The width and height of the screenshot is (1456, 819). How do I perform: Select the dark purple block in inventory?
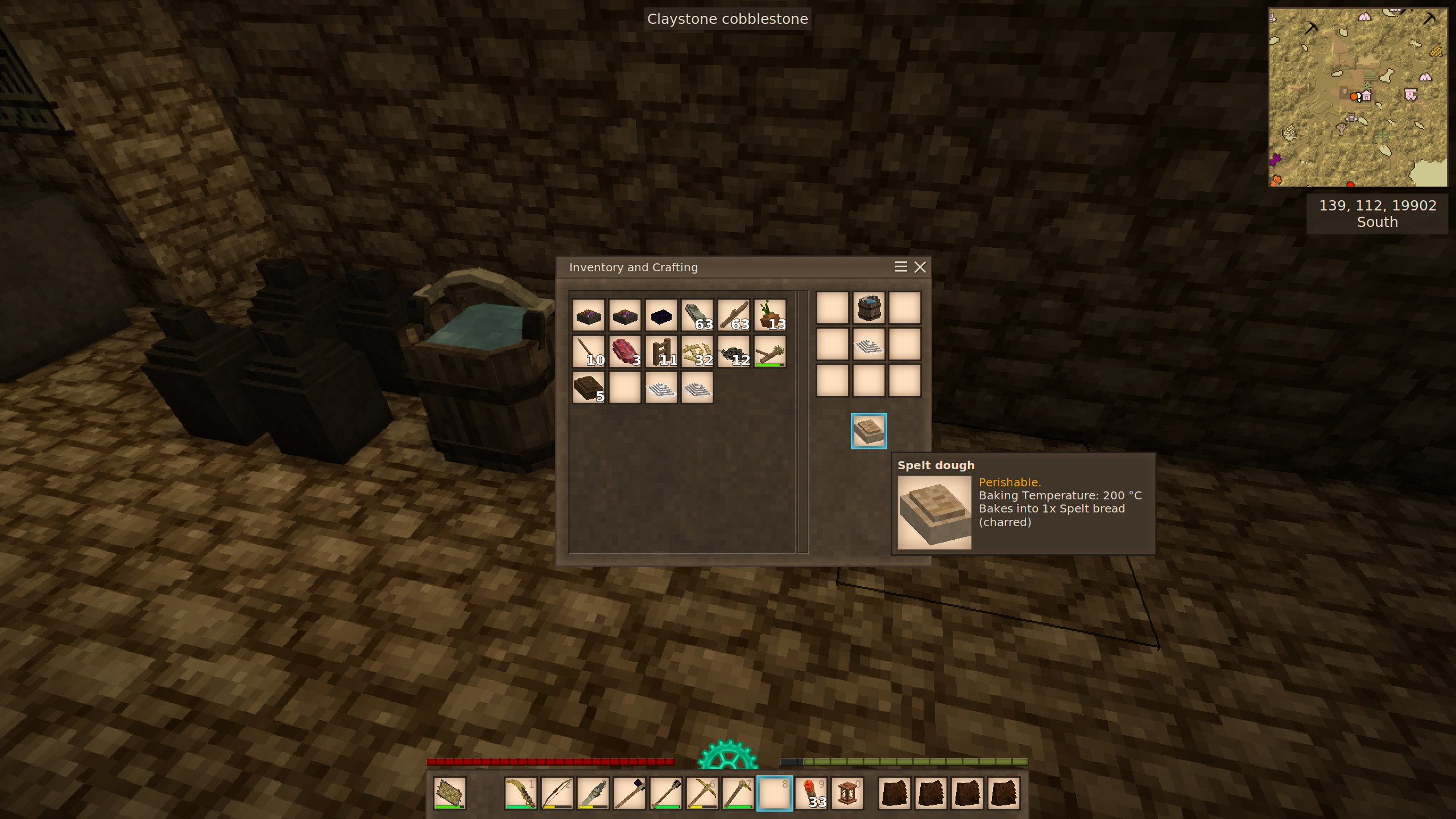661,315
